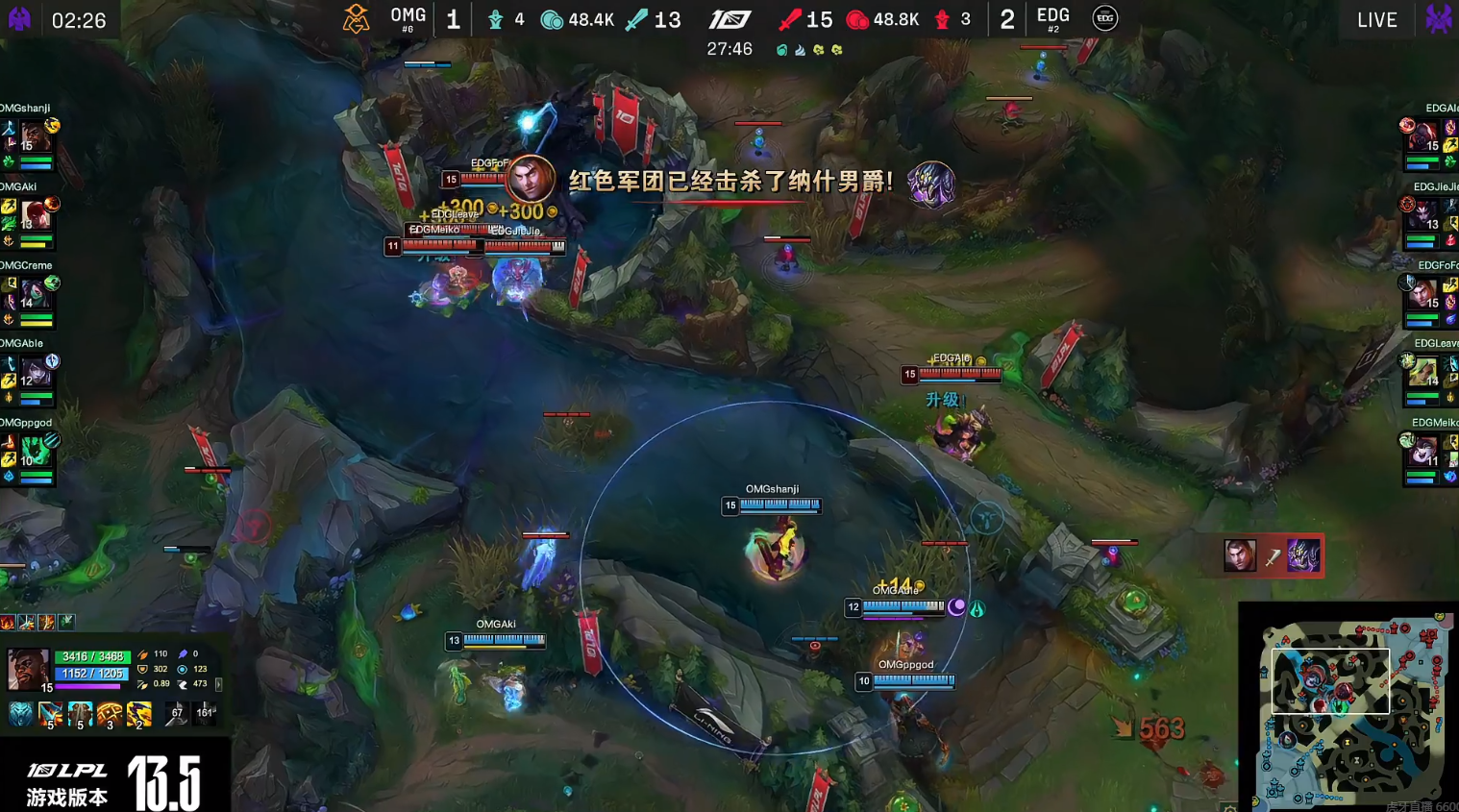Viewport: 1459px width, 812px height.
Task: Click the turret icon showing 4 takedowns
Action: 495,18
